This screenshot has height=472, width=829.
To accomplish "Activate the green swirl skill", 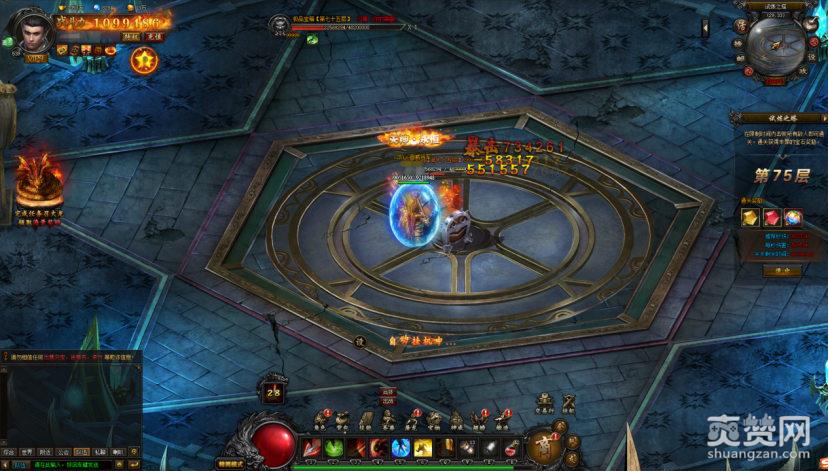I will (335, 448).
